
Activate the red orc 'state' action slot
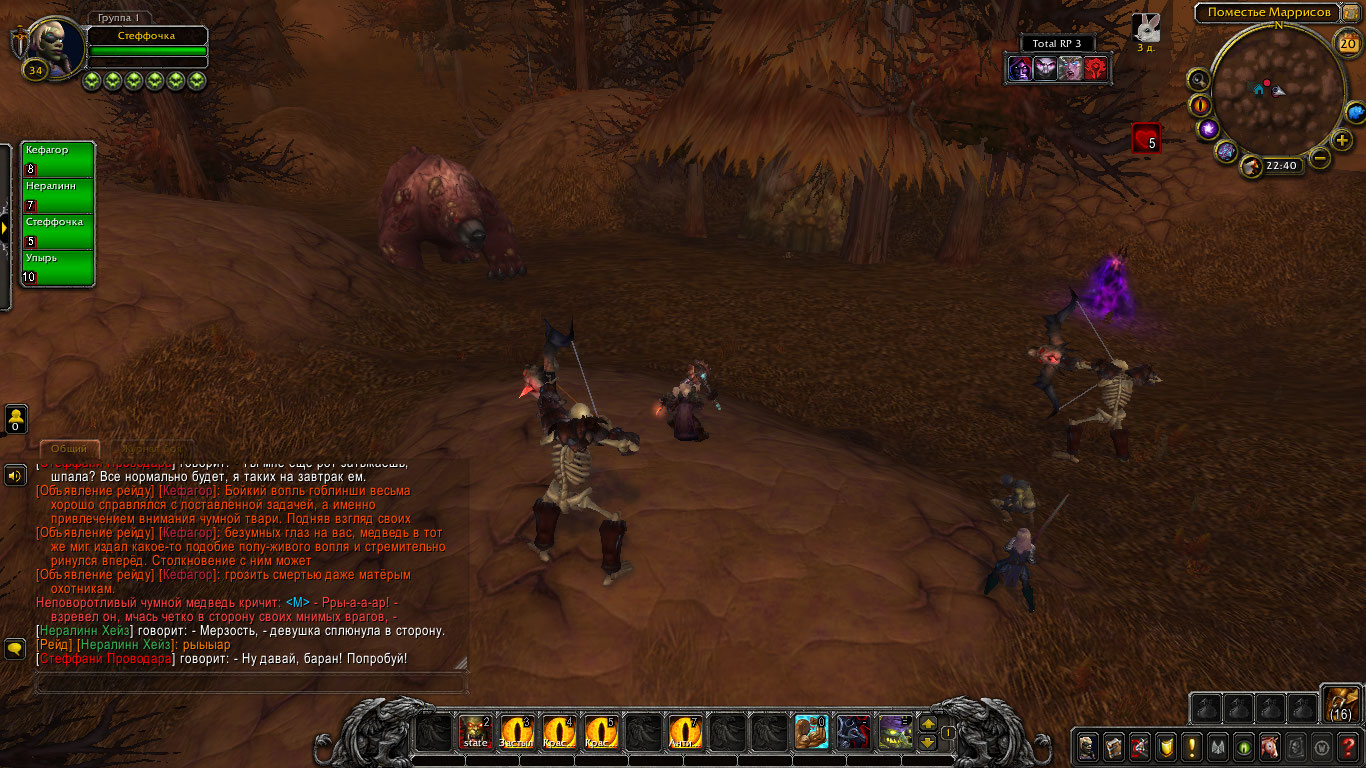(x=475, y=733)
